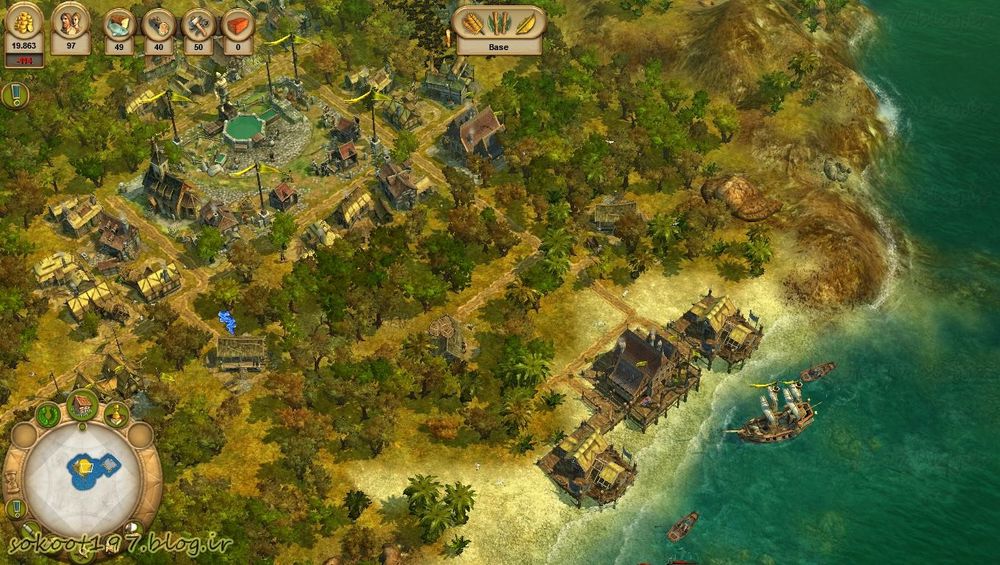Open the gold coins treasury panel
The width and height of the screenshot is (1000, 565).
23,26
